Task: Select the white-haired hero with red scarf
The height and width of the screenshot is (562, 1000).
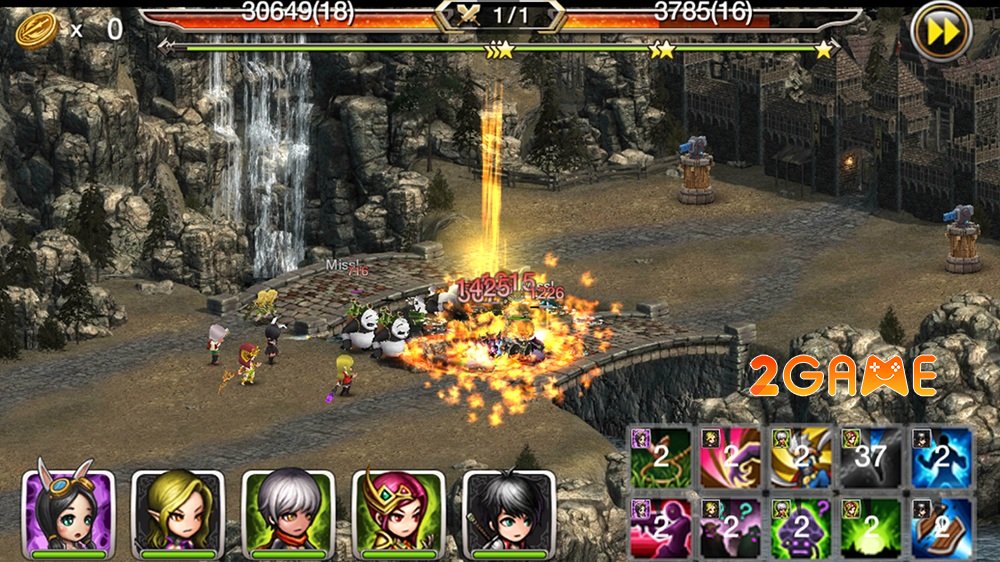Action: 289,512
